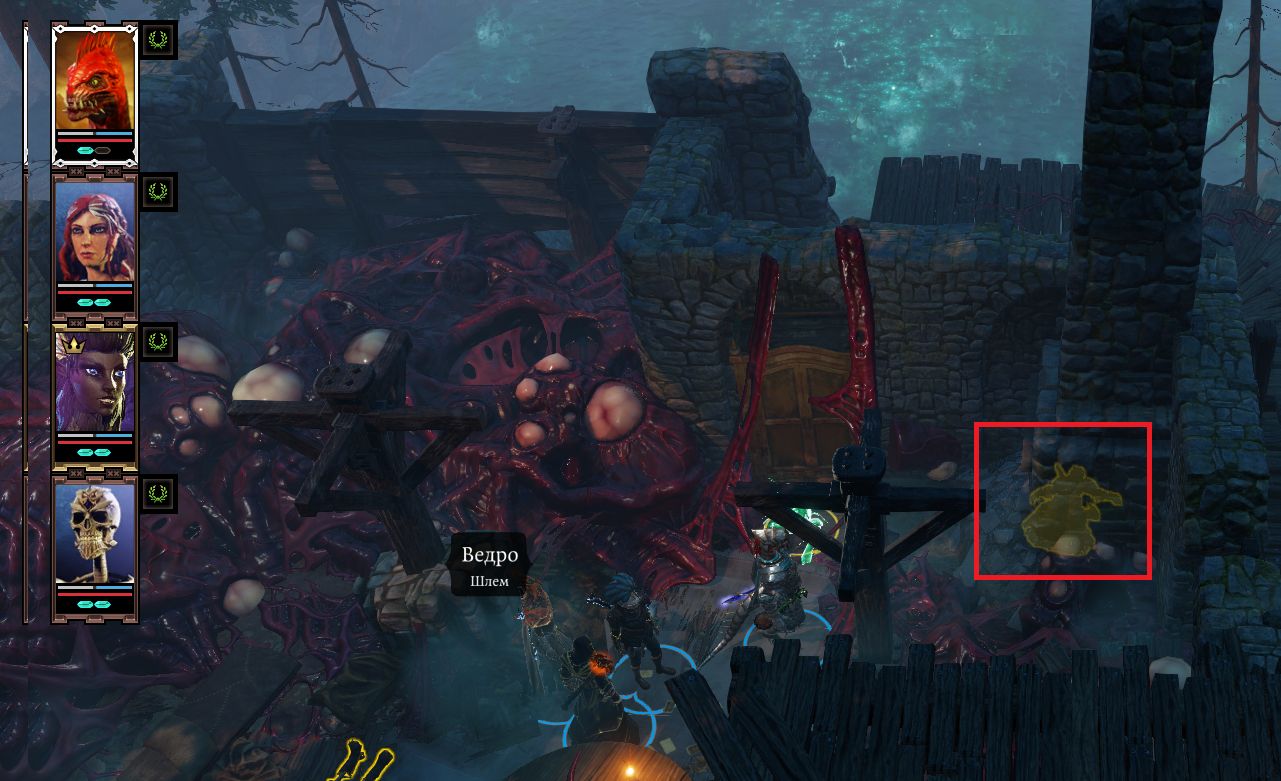
Task: Select the red lizard character portrait
Action: coord(94,80)
